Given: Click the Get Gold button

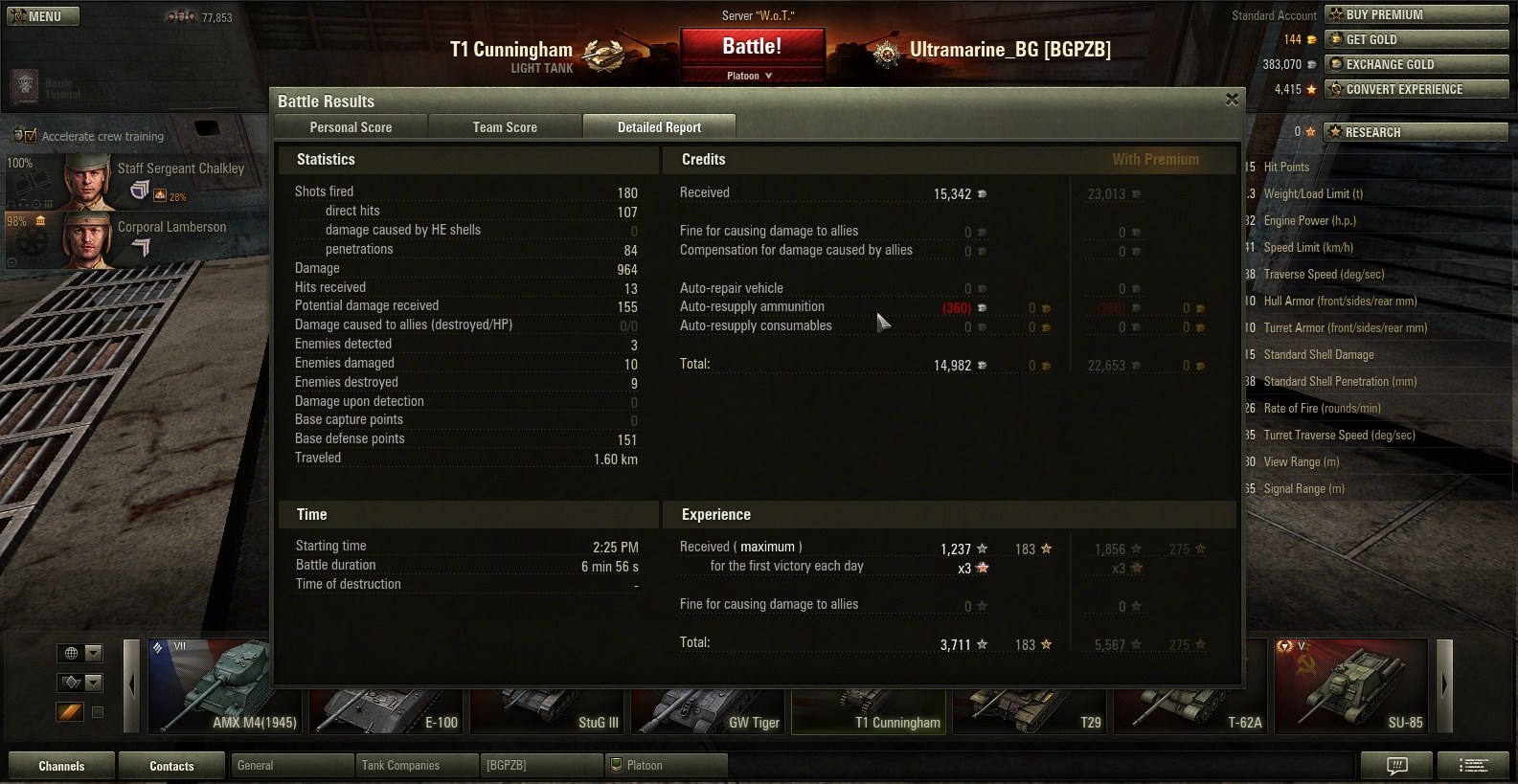Looking at the screenshot, I should [x=1416, y=39].
